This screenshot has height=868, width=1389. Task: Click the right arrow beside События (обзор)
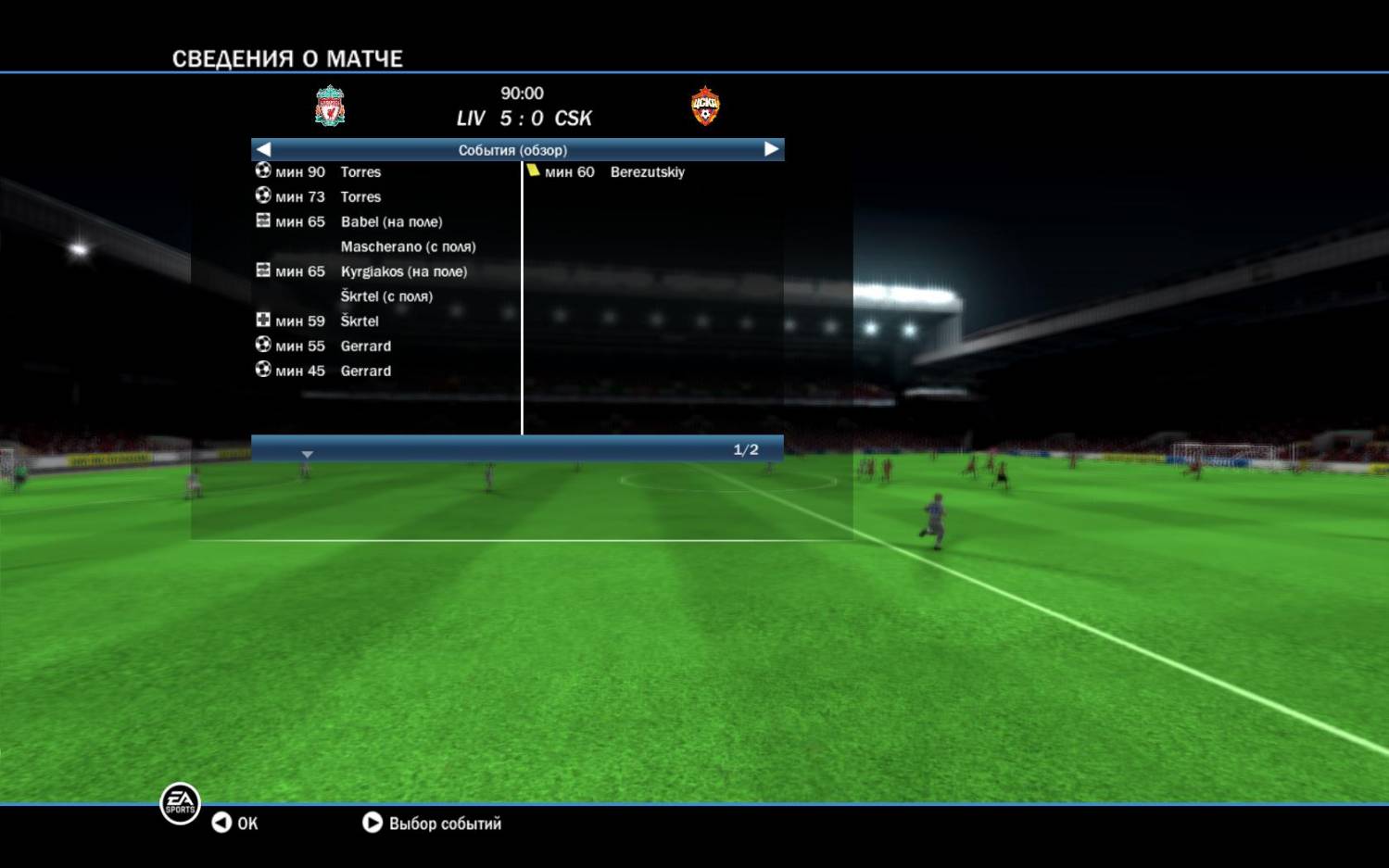(x=771, y=149)
